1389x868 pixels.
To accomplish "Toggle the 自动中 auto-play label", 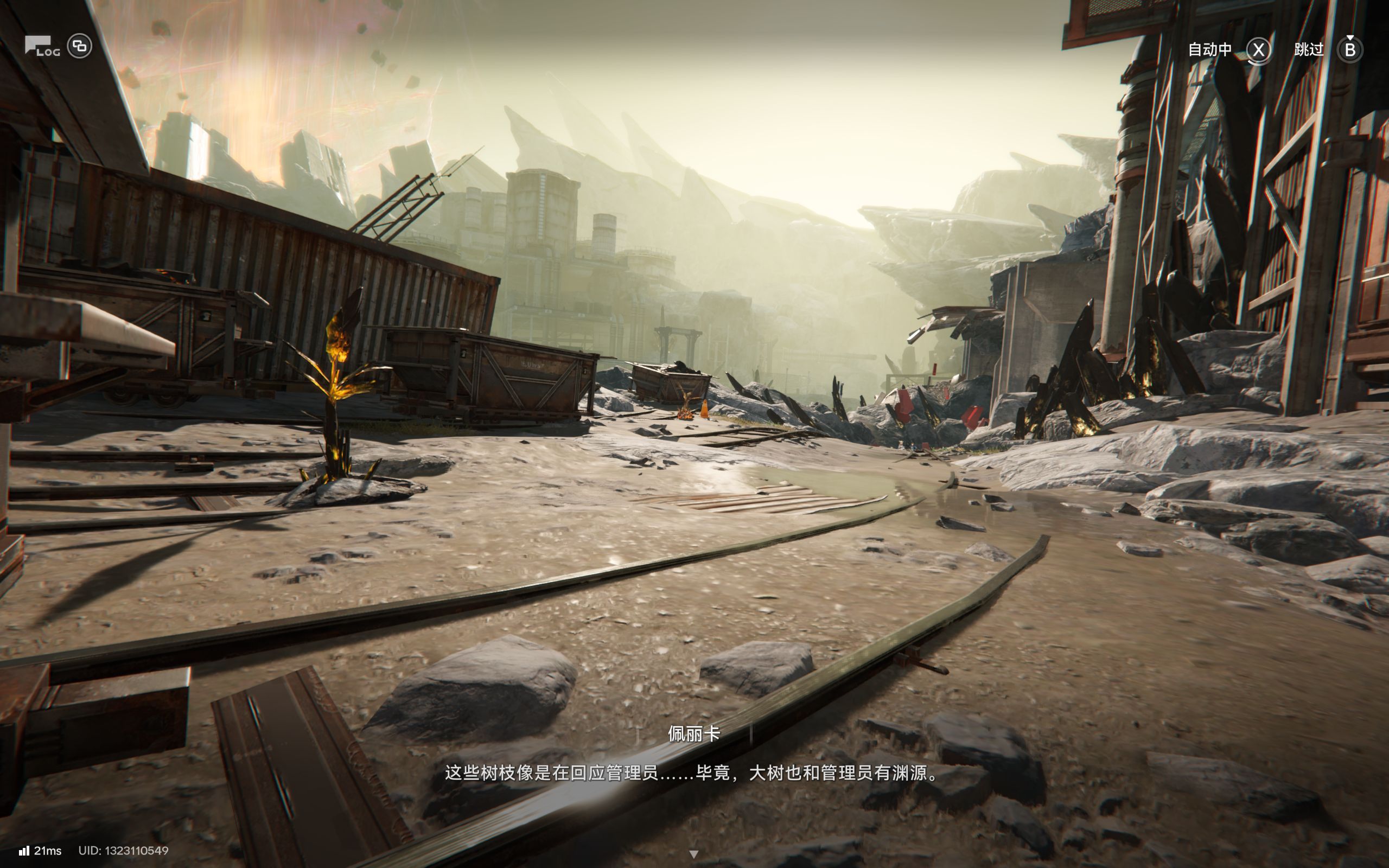I will [x=1210, y=50].
